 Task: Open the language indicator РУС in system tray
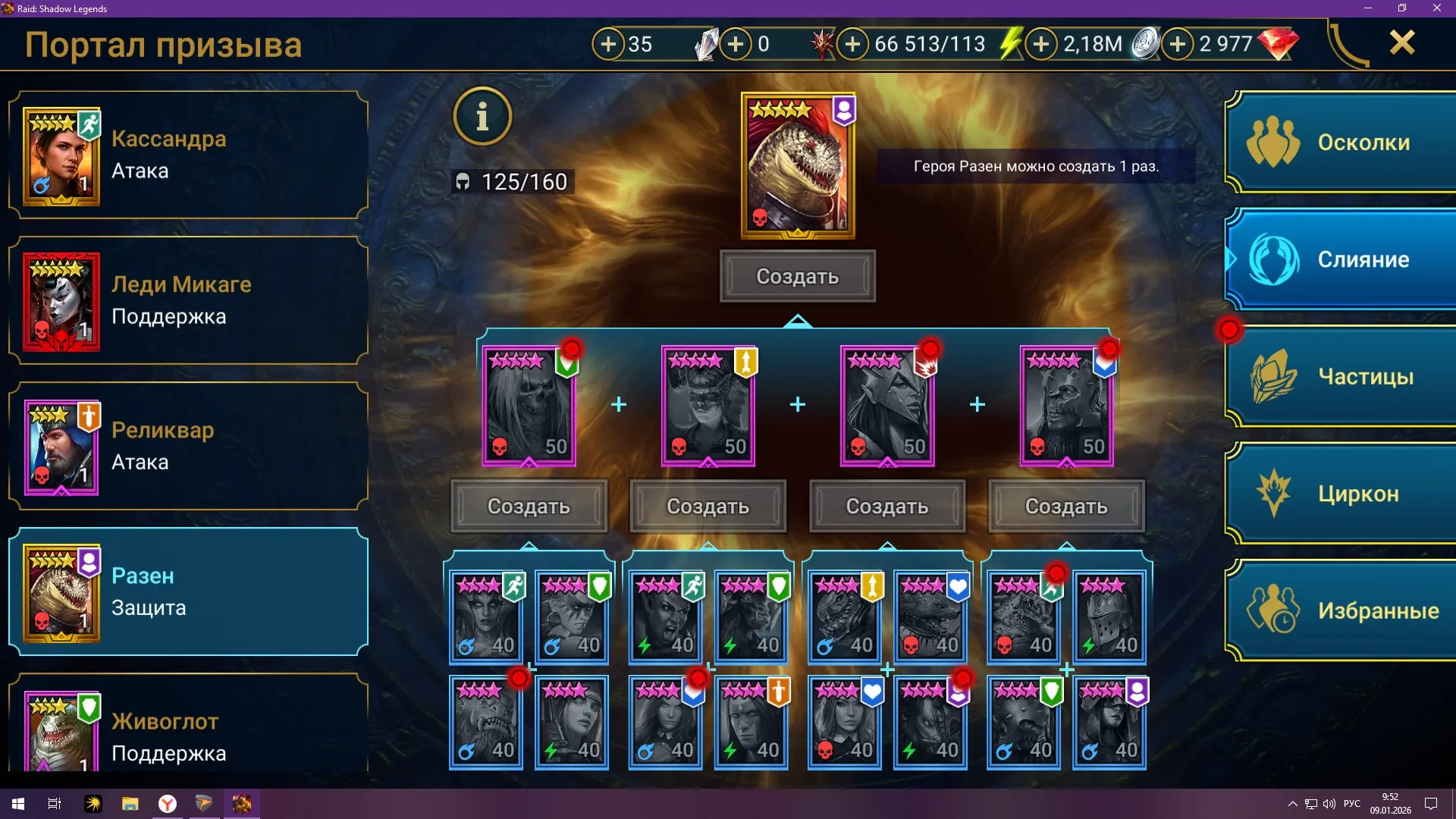pyautogui.click(x=1351, y=803)
